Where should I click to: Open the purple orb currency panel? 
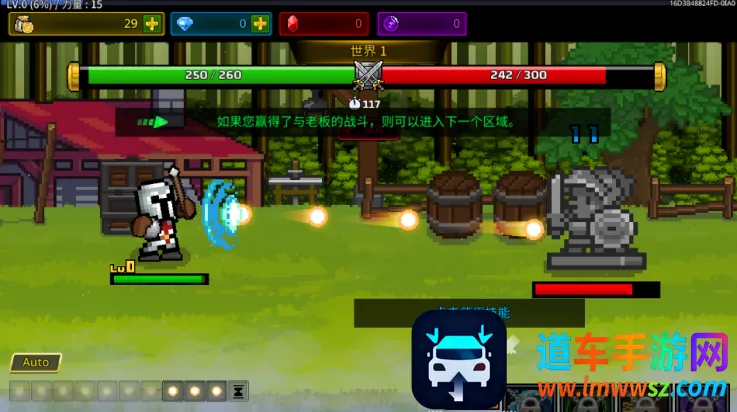click(421, 23)
